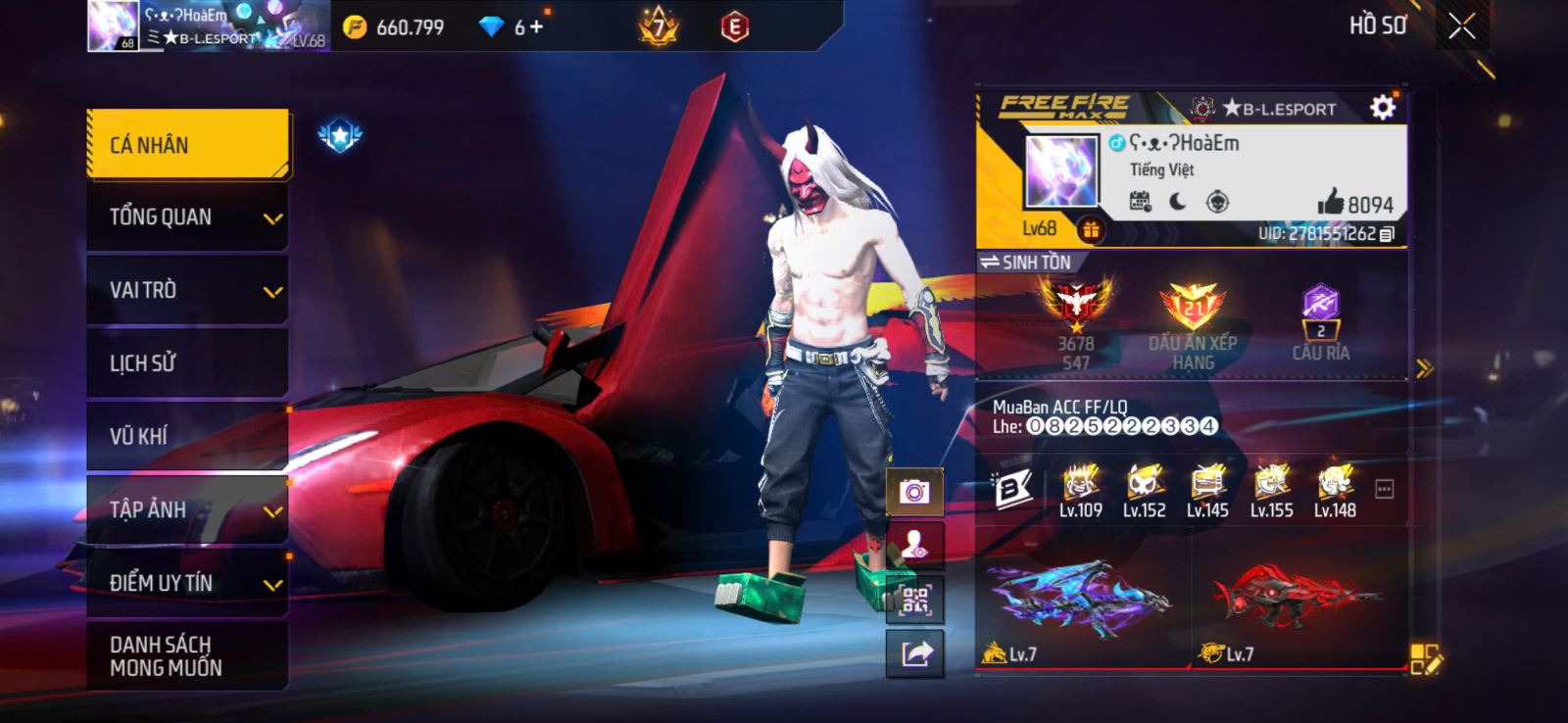1568x723 pixels.
Task: Open the Vũ Khí tab
Action: click(187, 436)
